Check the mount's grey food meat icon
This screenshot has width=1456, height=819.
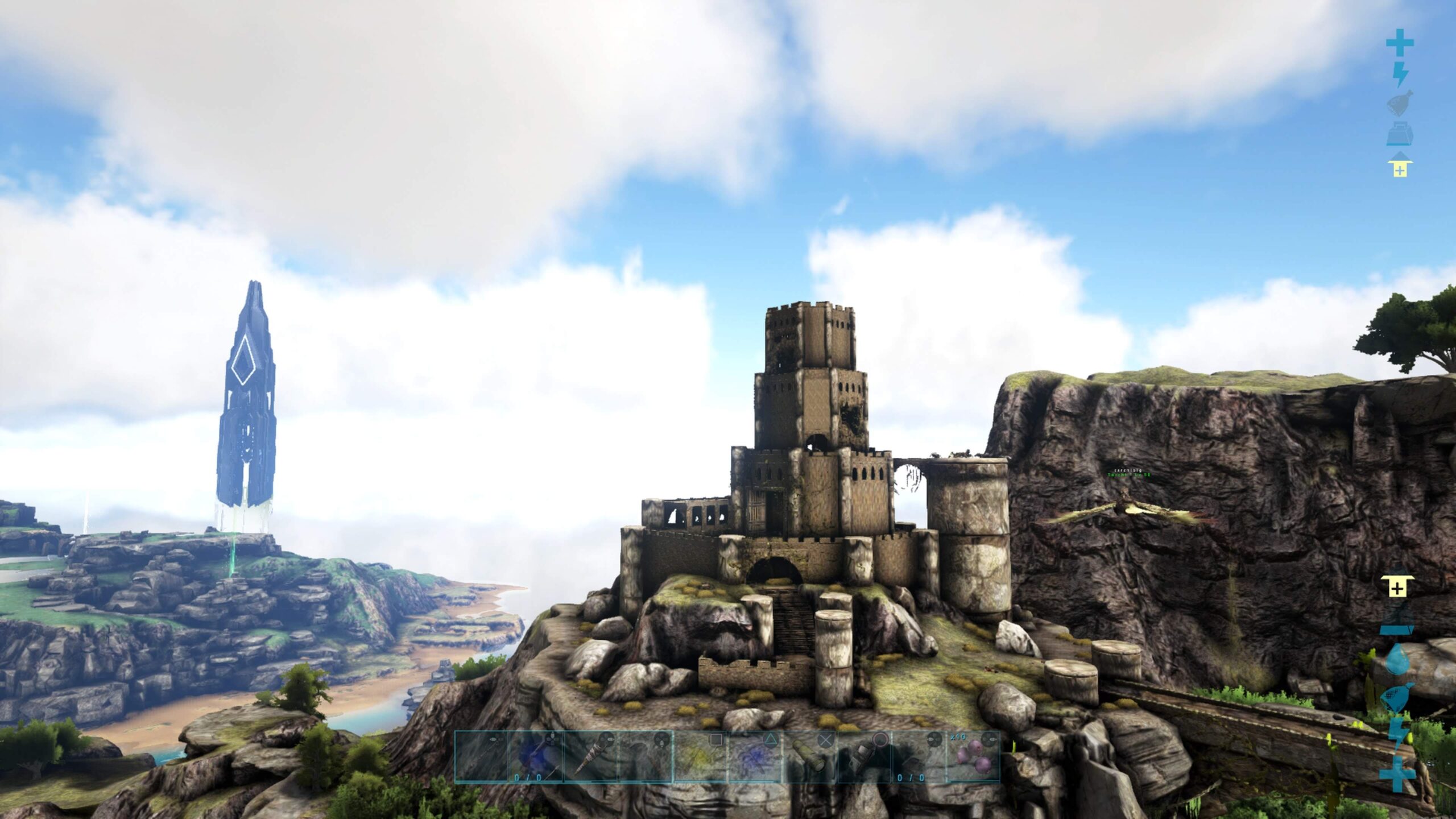tap(1400, 104)
